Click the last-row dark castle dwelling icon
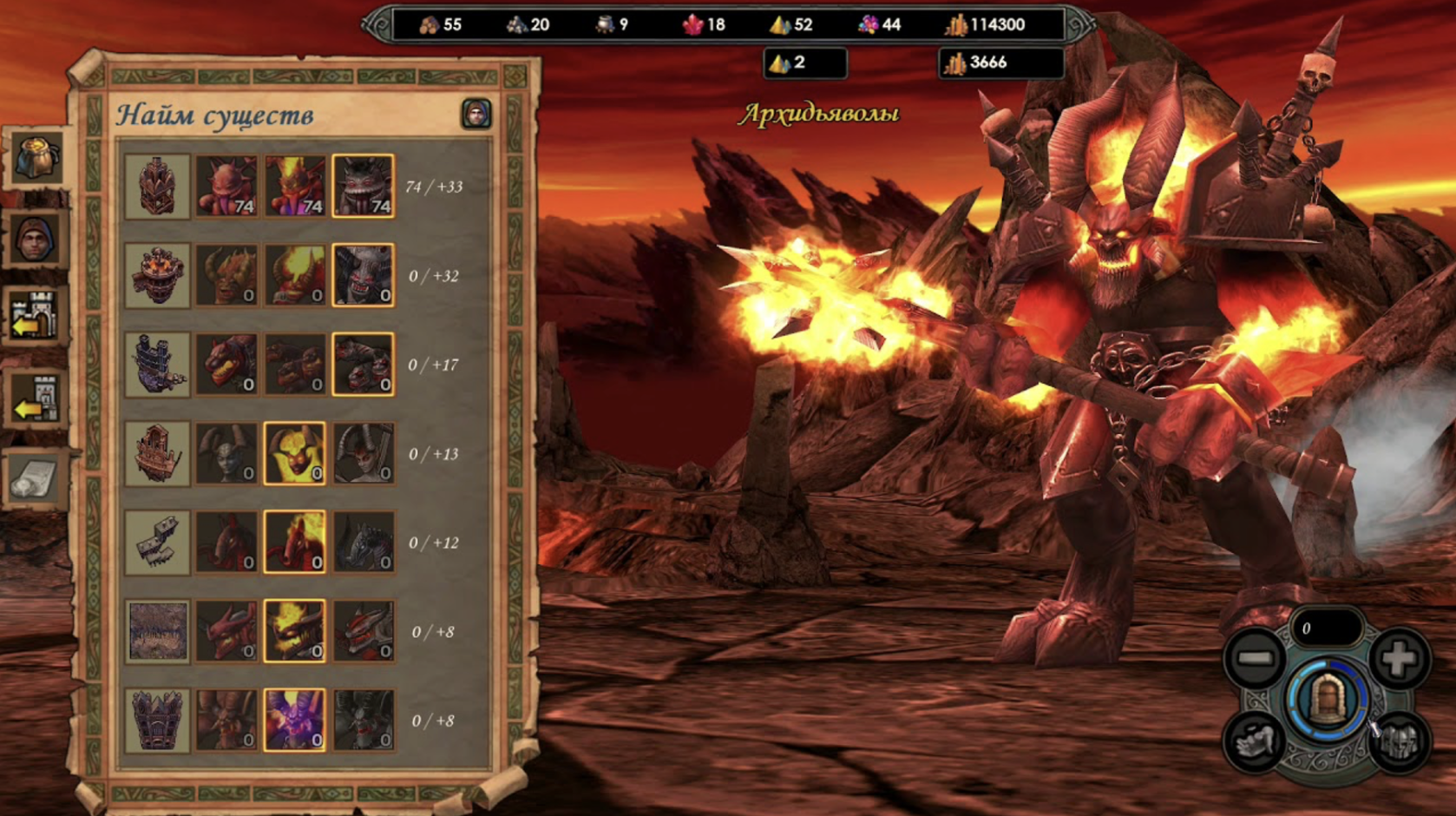1456x816 pixels. click(x=157, y=721)
